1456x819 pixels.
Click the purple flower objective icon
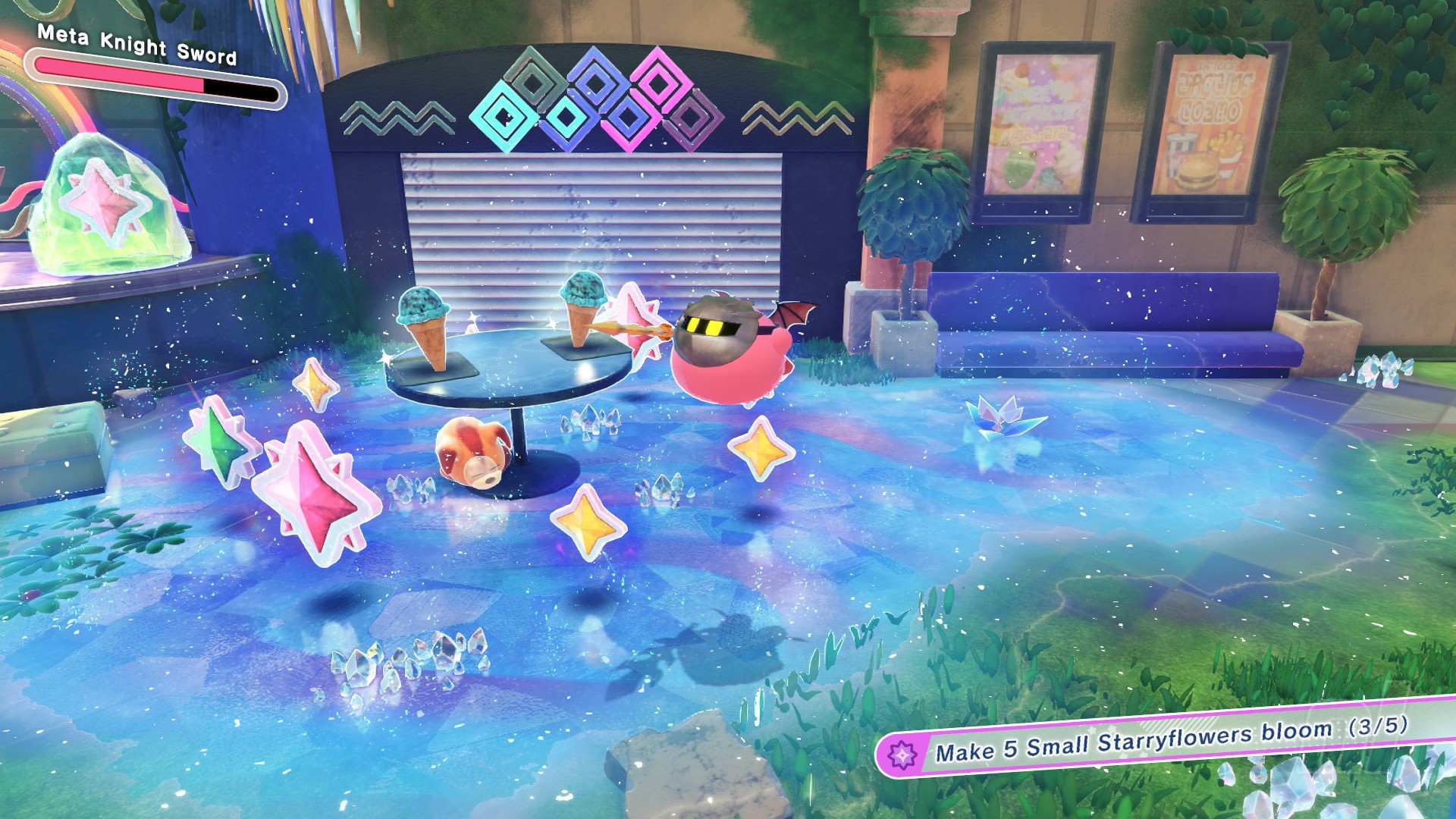coord(902,755)
